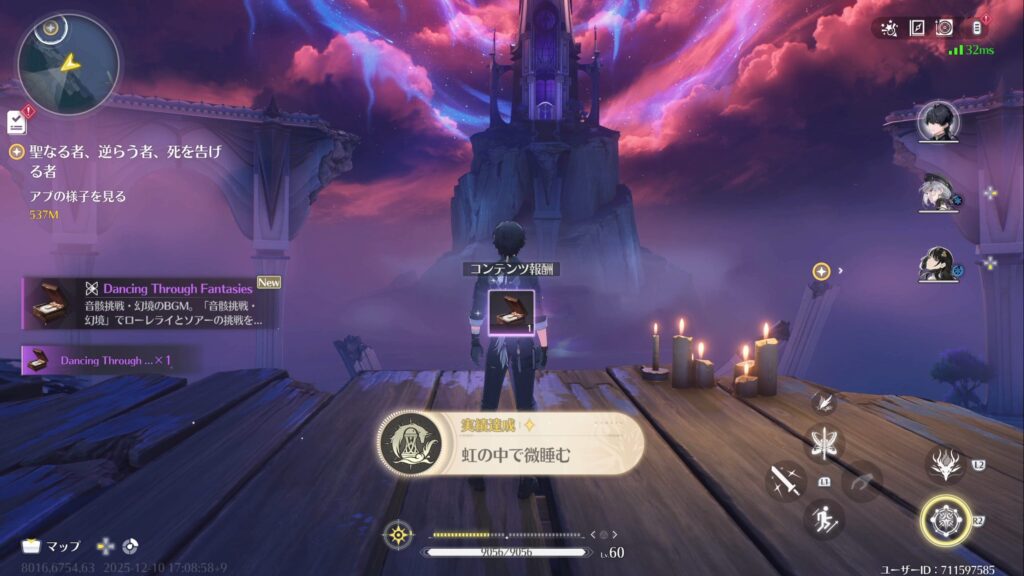Open the quest log clipboard icon
Image resolution: width=1024 pixels, height=576 pixels.
coord(16,121)
